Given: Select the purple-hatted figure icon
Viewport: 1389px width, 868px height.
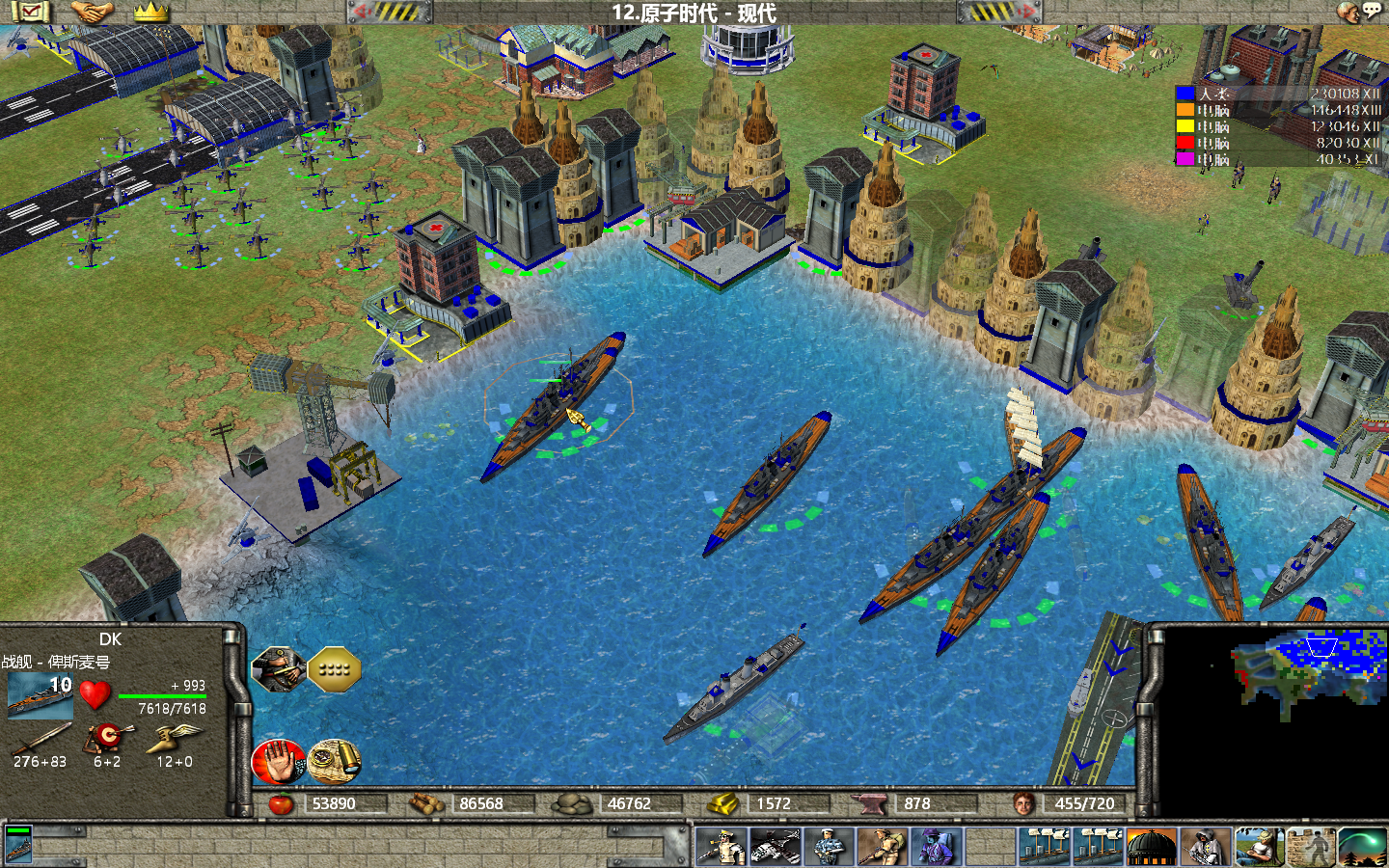Looking at the screenshot, I should (936, 847).
